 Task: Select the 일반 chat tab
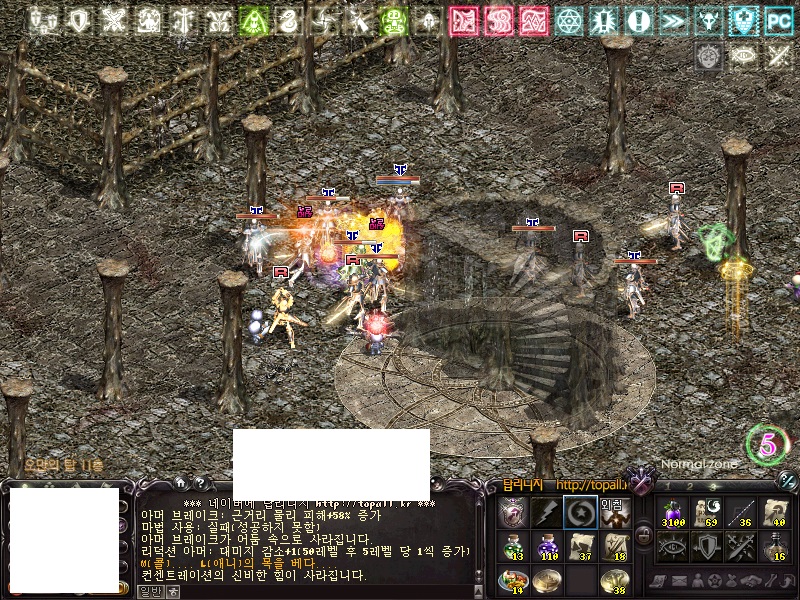149,591
